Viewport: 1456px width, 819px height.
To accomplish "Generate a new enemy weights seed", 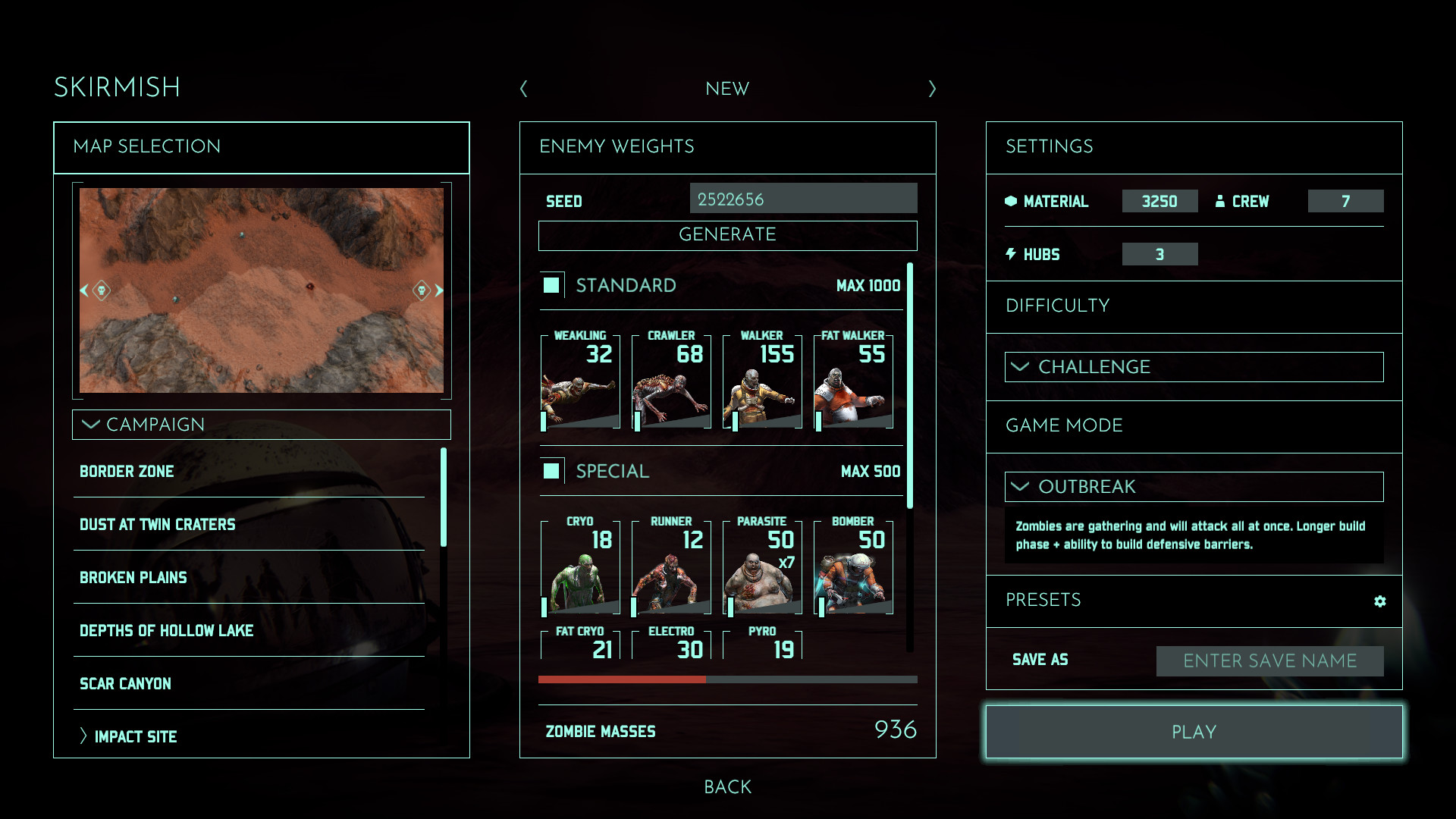I will pyautogui.click(x=727, y=235).
